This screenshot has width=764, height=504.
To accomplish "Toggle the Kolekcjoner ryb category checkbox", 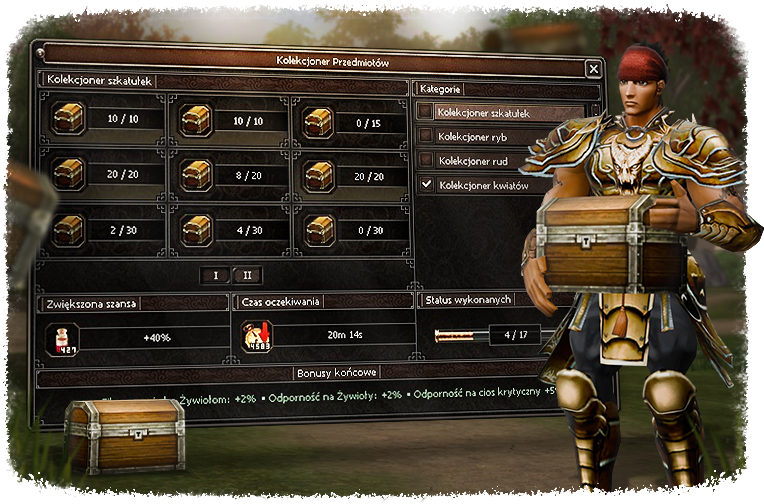I will point(427,136).
